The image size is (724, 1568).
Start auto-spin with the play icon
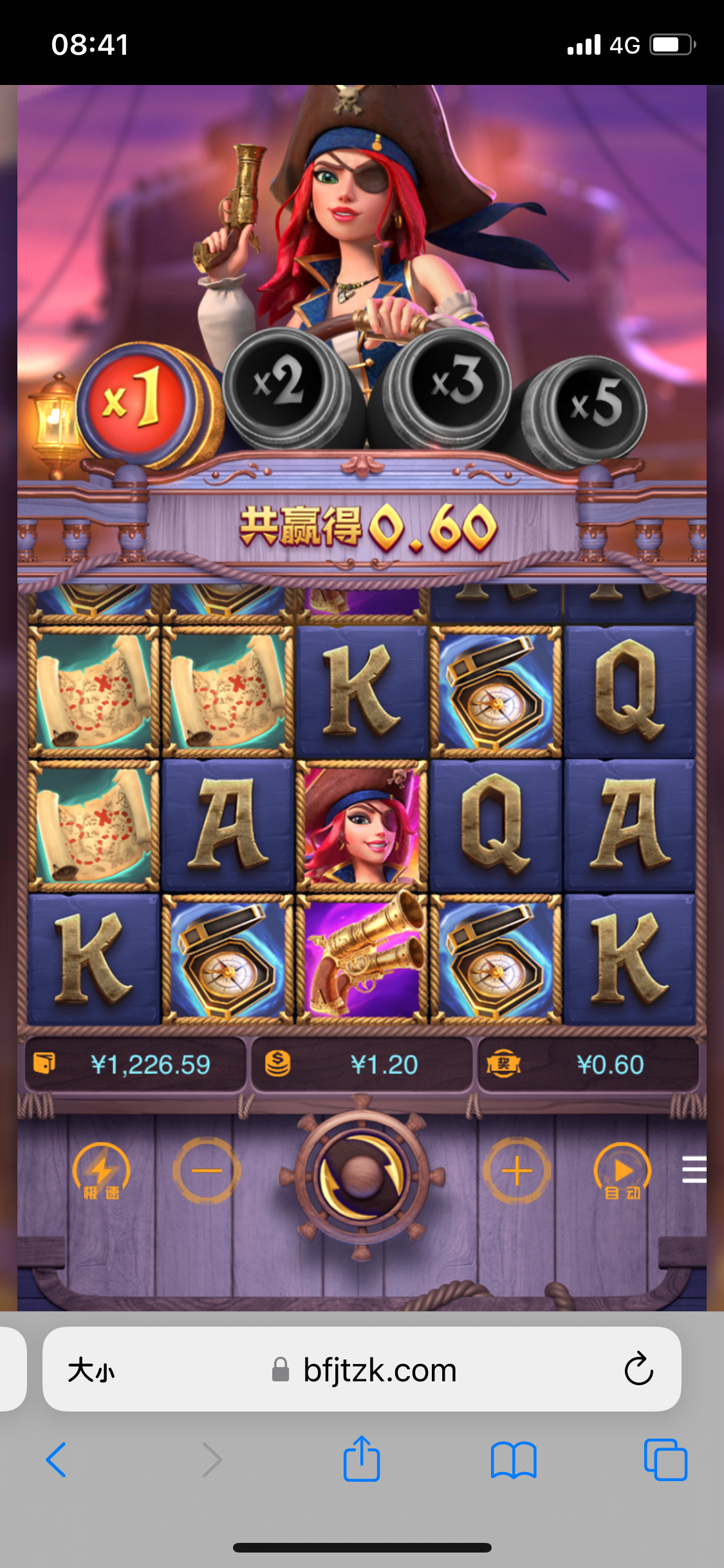(x=622, y=1172)
